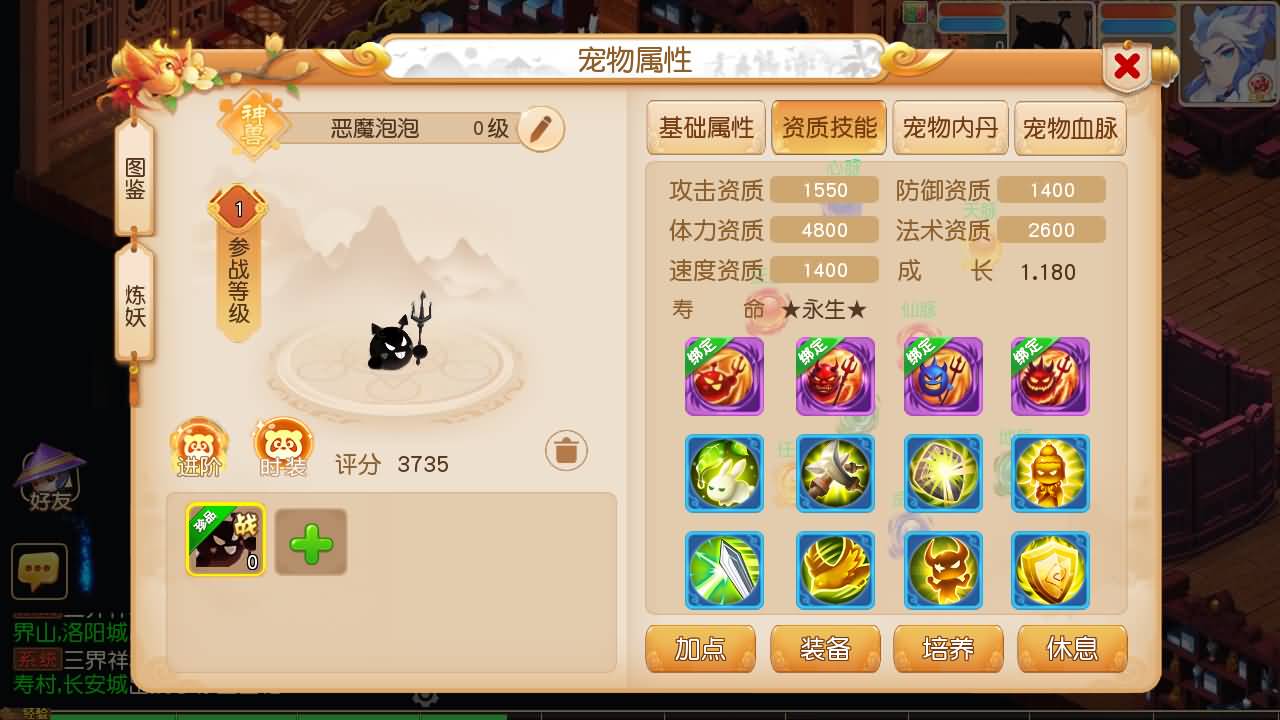Click the pencil icon beside pet name

[538, 130]
